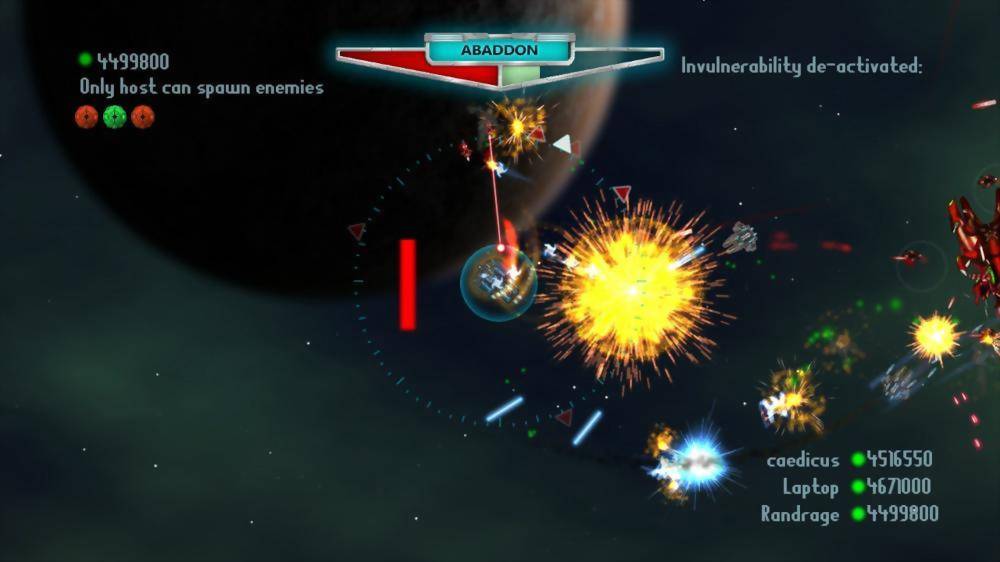Screen dimensions: 1000x562
Task: Select caedicus in the player scoreboard
Action: [802, 460]
